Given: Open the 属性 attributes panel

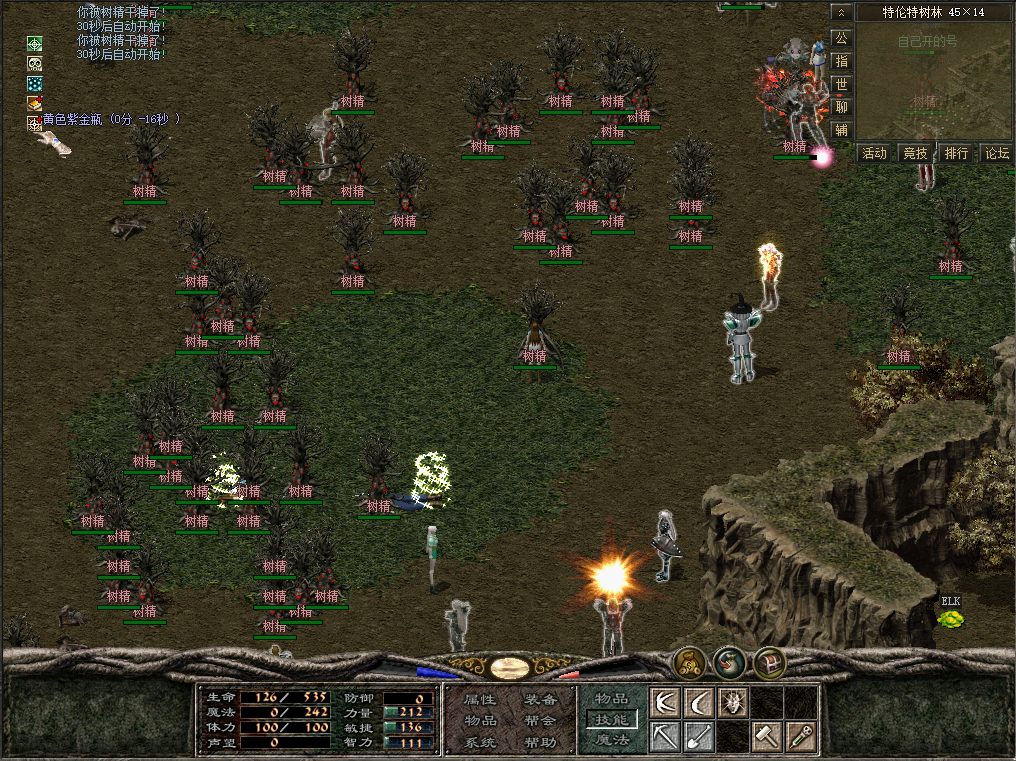Looking at the screenshot, I should (480, 700).
